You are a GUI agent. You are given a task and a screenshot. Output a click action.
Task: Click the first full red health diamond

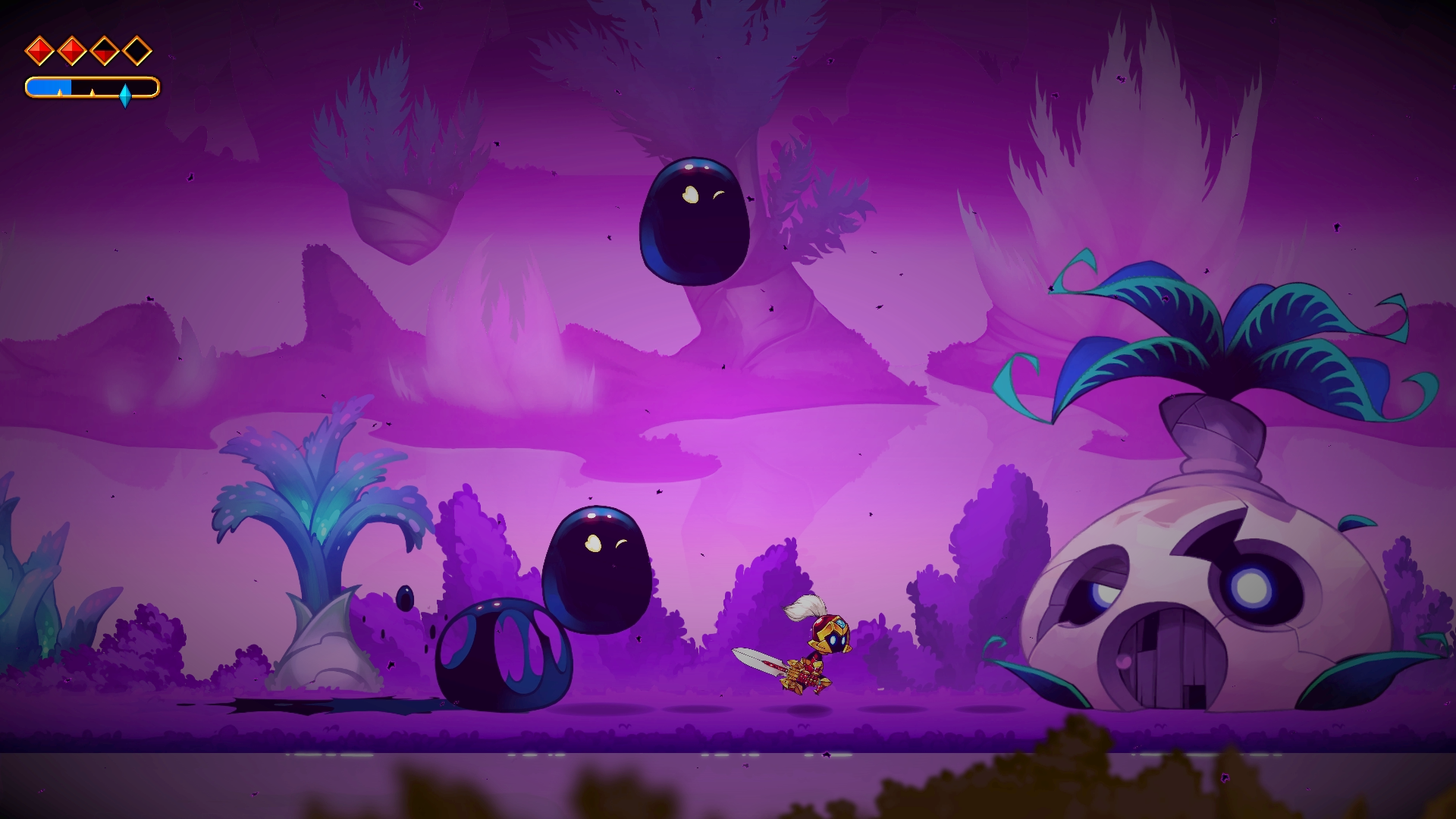pyautogui.click(x=39, y=50)
